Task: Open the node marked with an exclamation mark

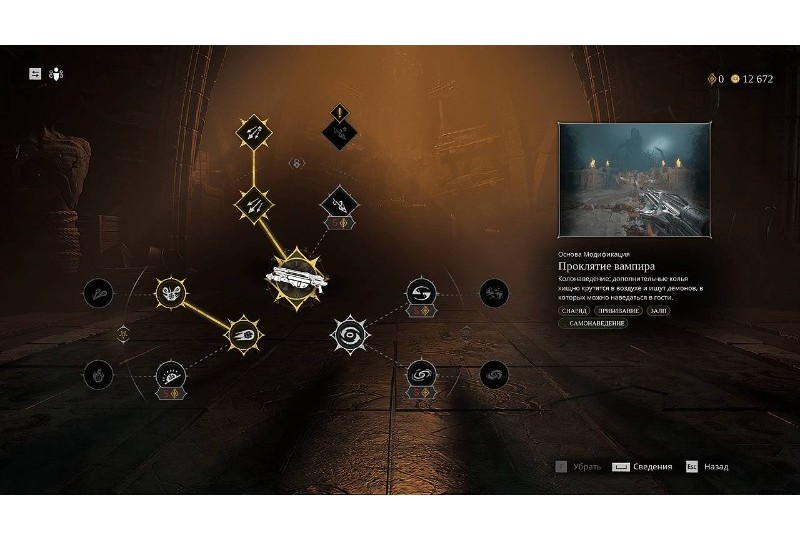Action: point(339,129)
